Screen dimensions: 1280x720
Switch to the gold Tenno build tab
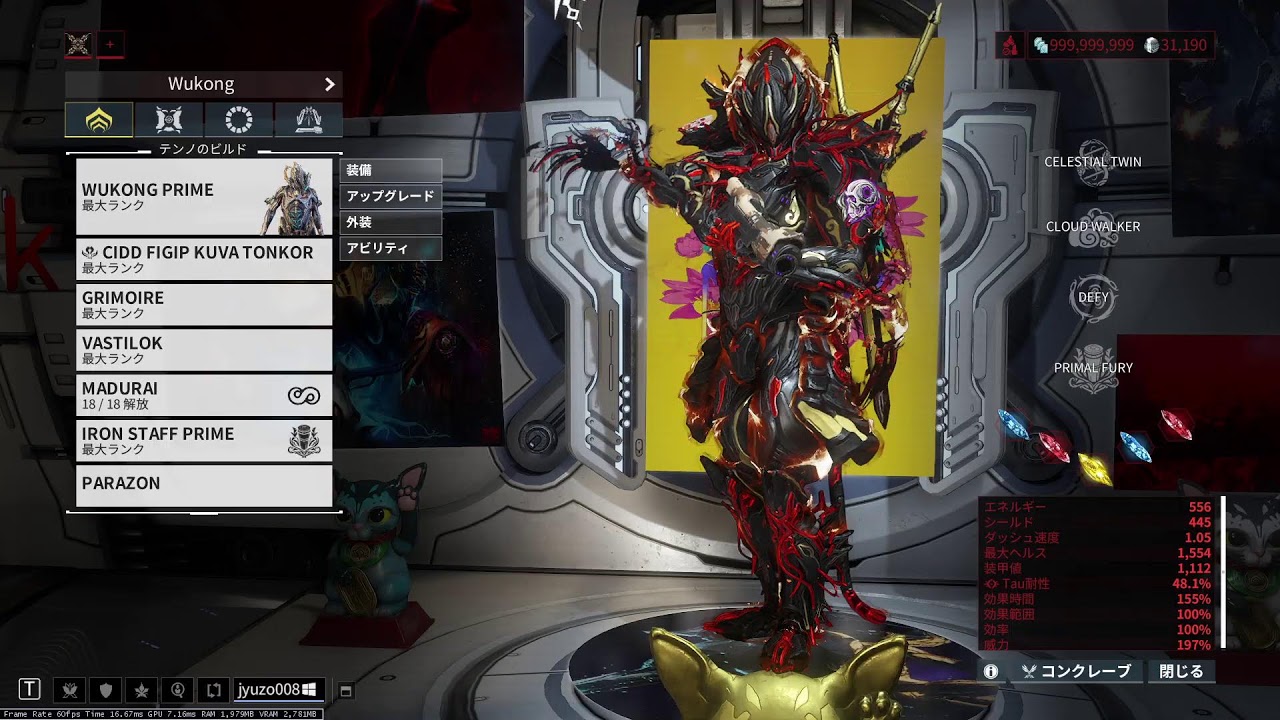pyautogui.click(x=99, y=120)
